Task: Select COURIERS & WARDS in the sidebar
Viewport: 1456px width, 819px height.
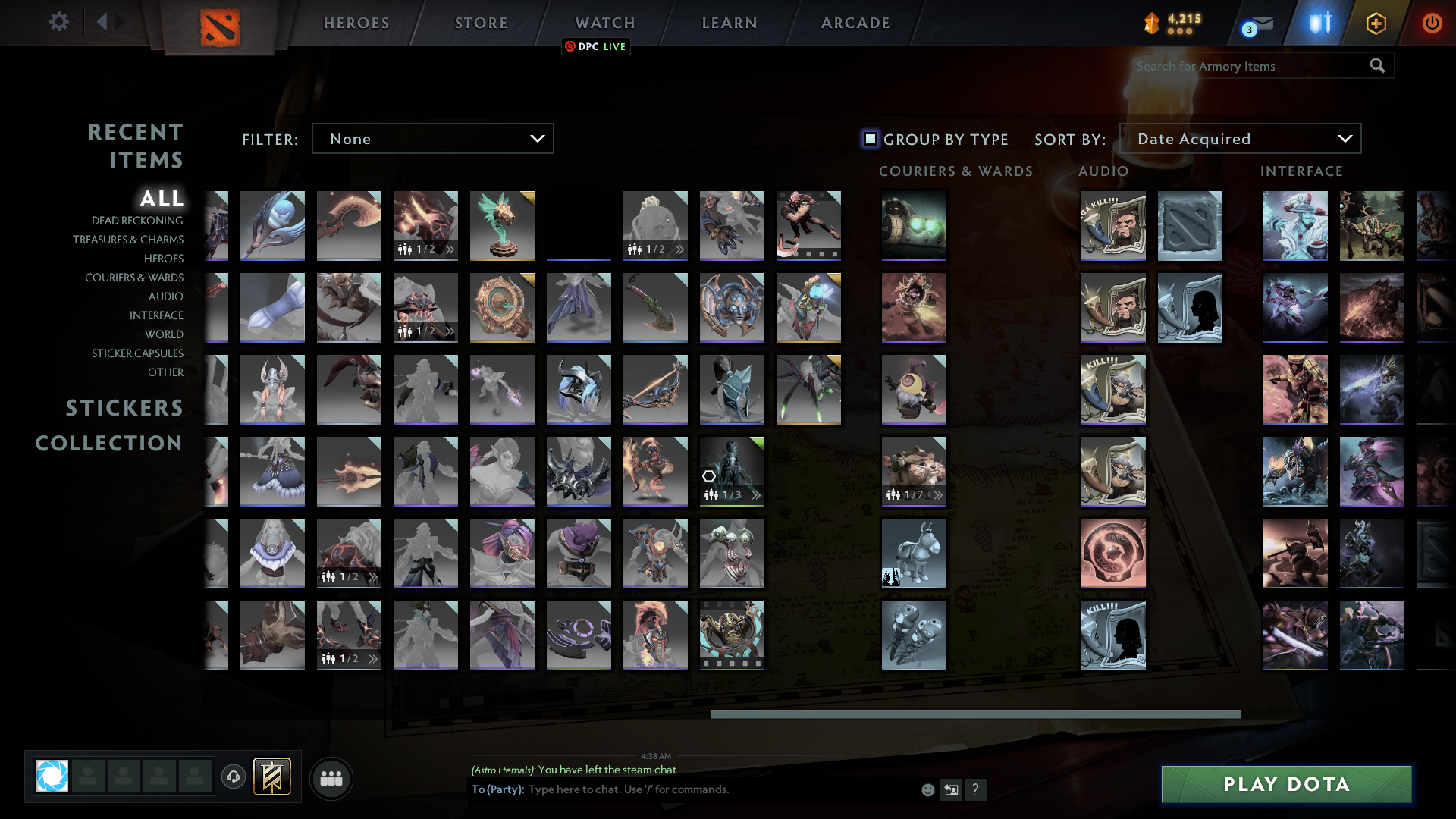Action: tap(133, 278)
